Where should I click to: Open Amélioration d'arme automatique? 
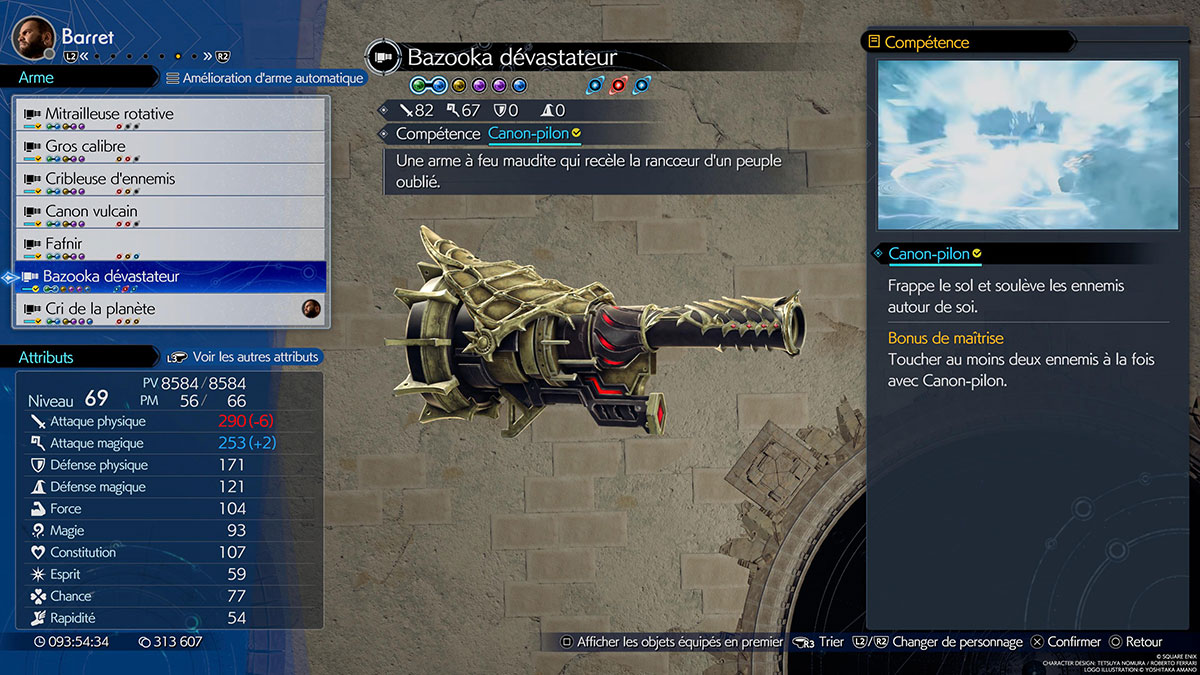pyautogui.click(x=264, y=78)
